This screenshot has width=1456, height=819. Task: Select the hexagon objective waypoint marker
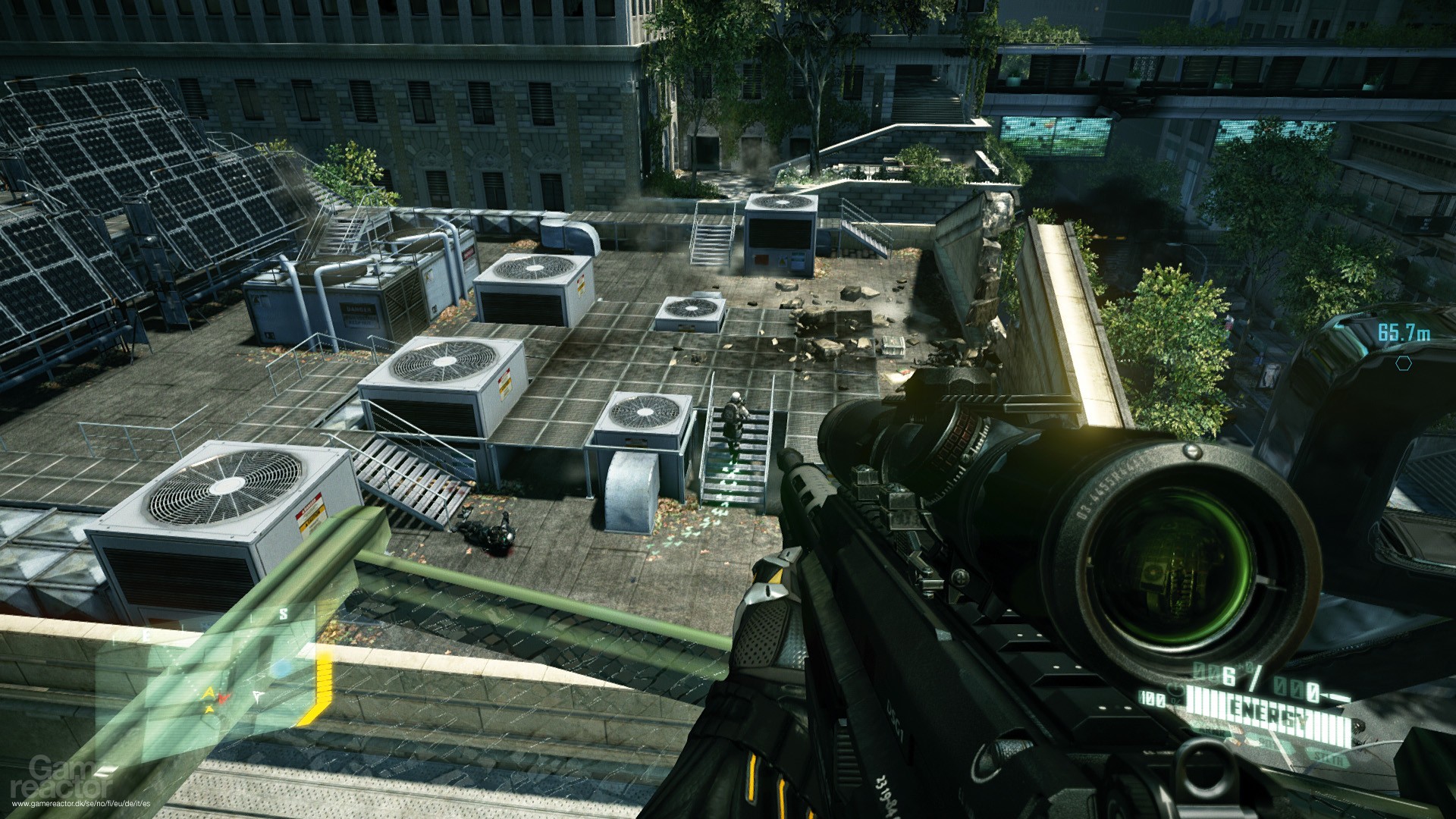pyautogui.click(x=1404, y=363)
